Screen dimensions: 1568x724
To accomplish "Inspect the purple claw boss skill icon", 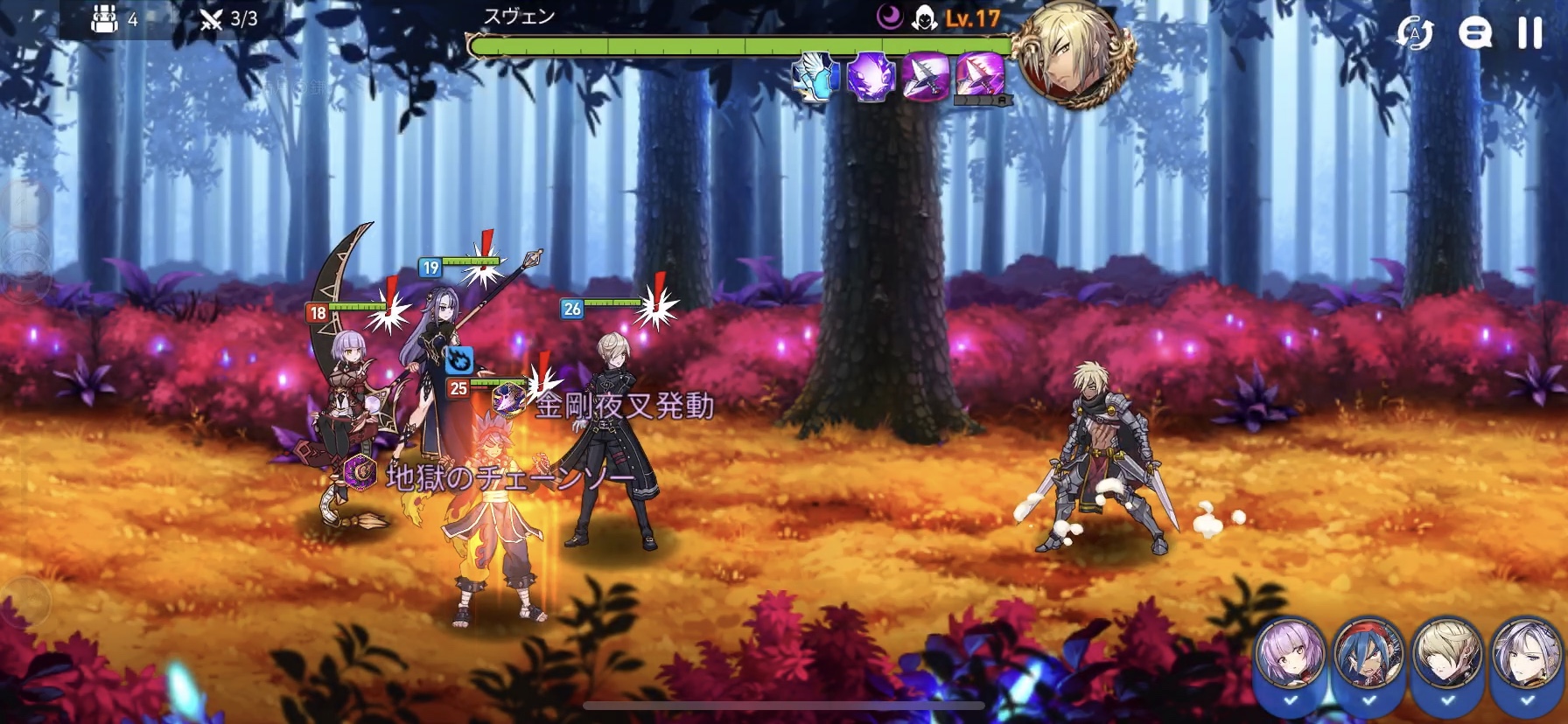I will coord(871,76).
